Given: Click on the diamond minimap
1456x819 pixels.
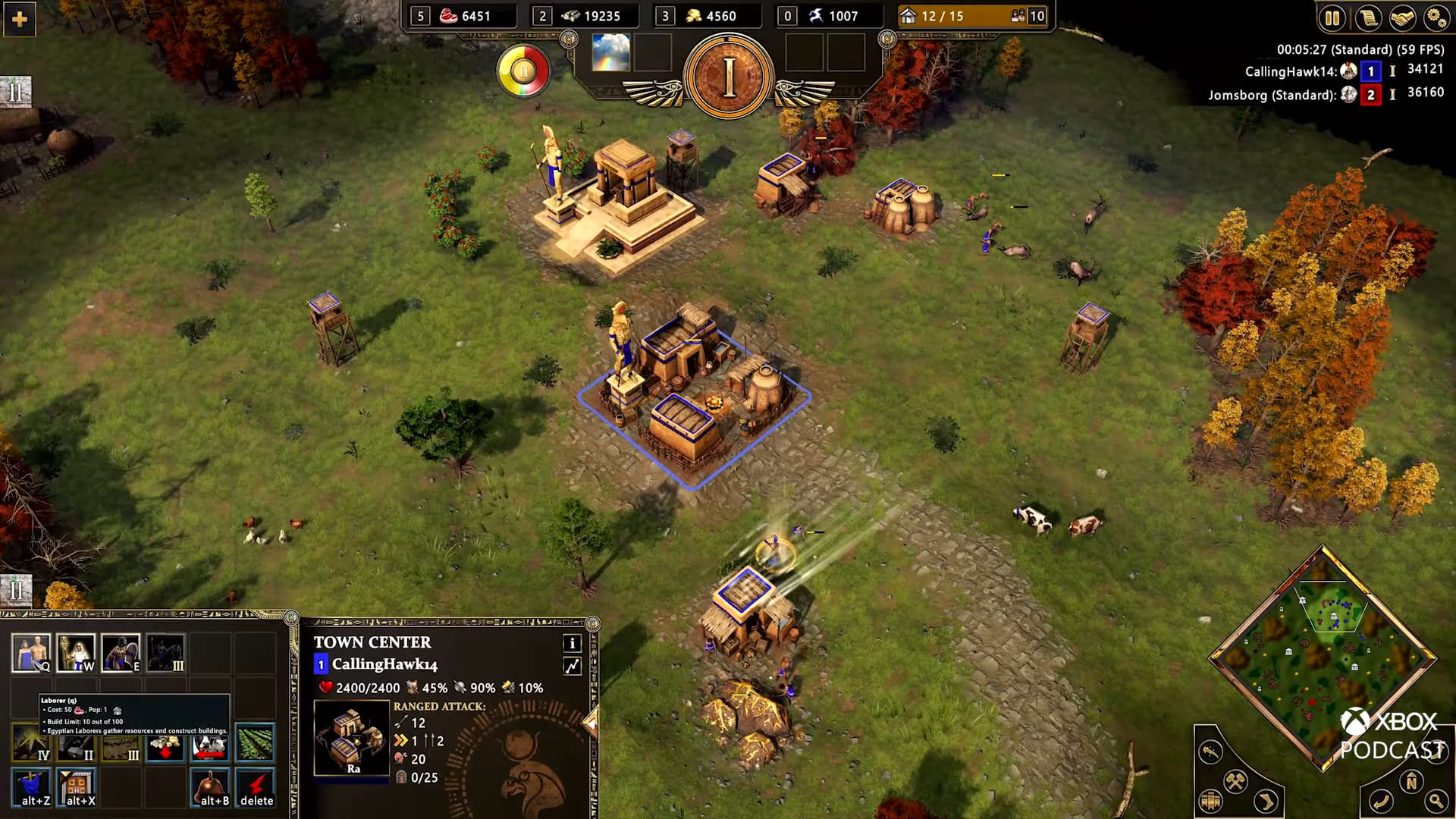Looking at the screenshot, I should pyautogui.click(x=1323, y=658).
